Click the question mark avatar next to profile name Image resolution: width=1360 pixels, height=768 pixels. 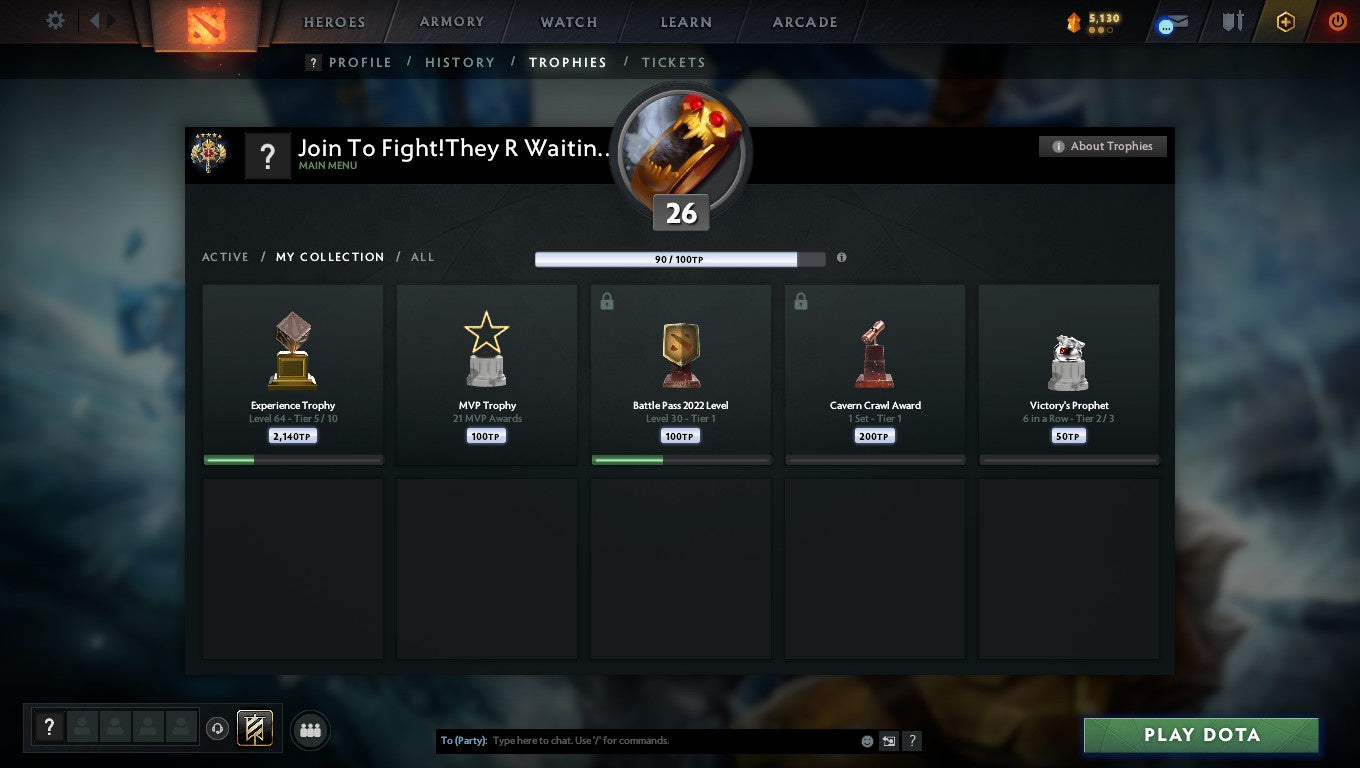coord(268,155)
